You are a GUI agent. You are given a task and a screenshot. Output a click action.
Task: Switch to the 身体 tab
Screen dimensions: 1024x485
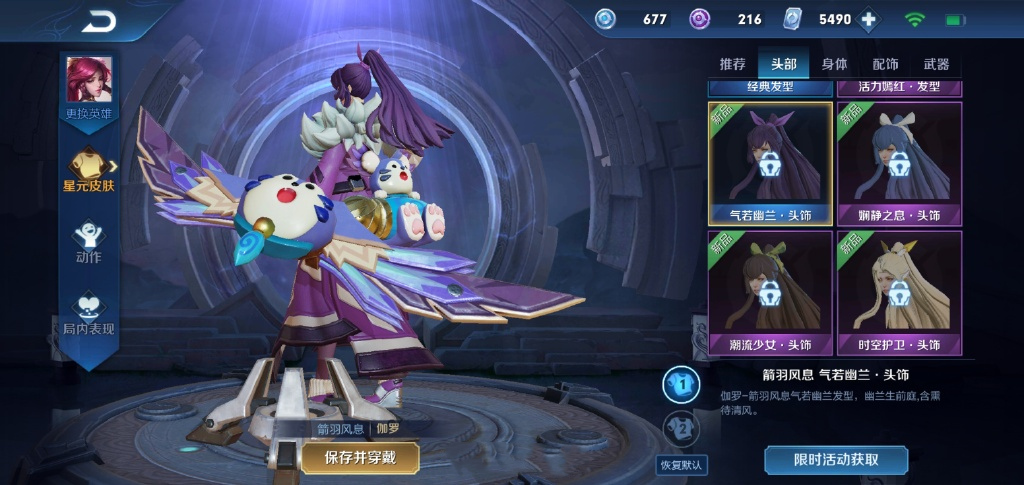[835, 64]
